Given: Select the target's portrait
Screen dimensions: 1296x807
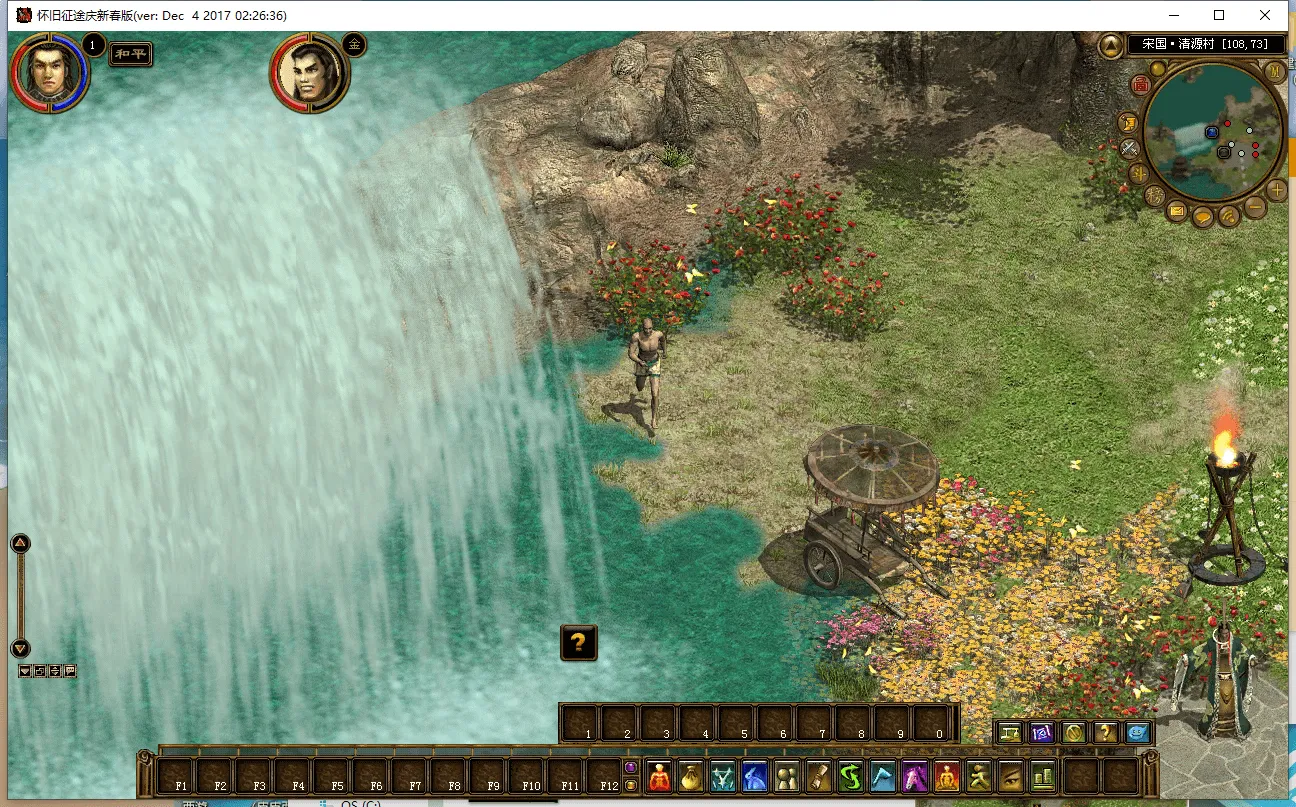Looking at the screenshot, I should tap(308, 72).
